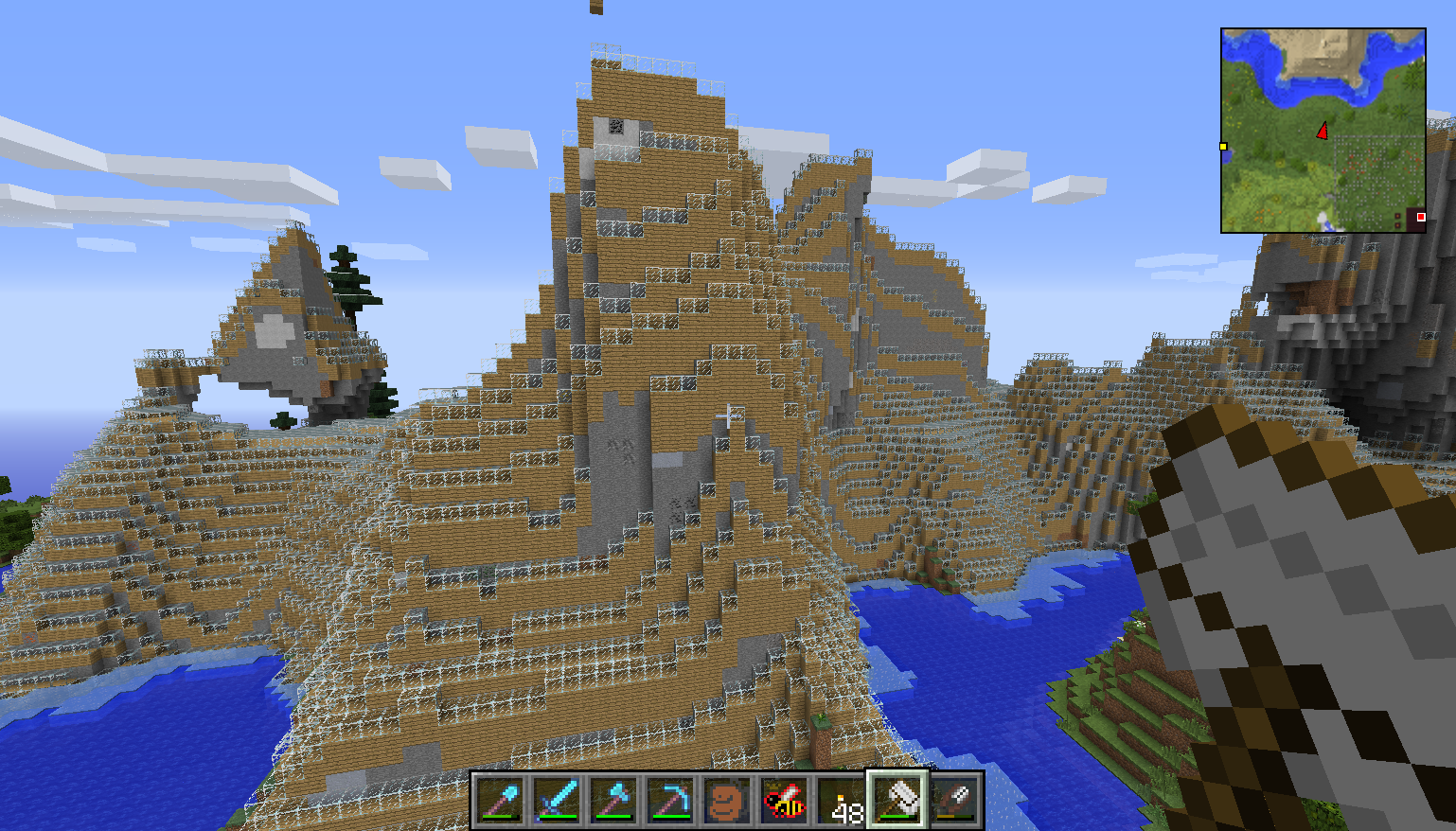
Task: Choose the torch stack of 48
Action: [841, 802]
